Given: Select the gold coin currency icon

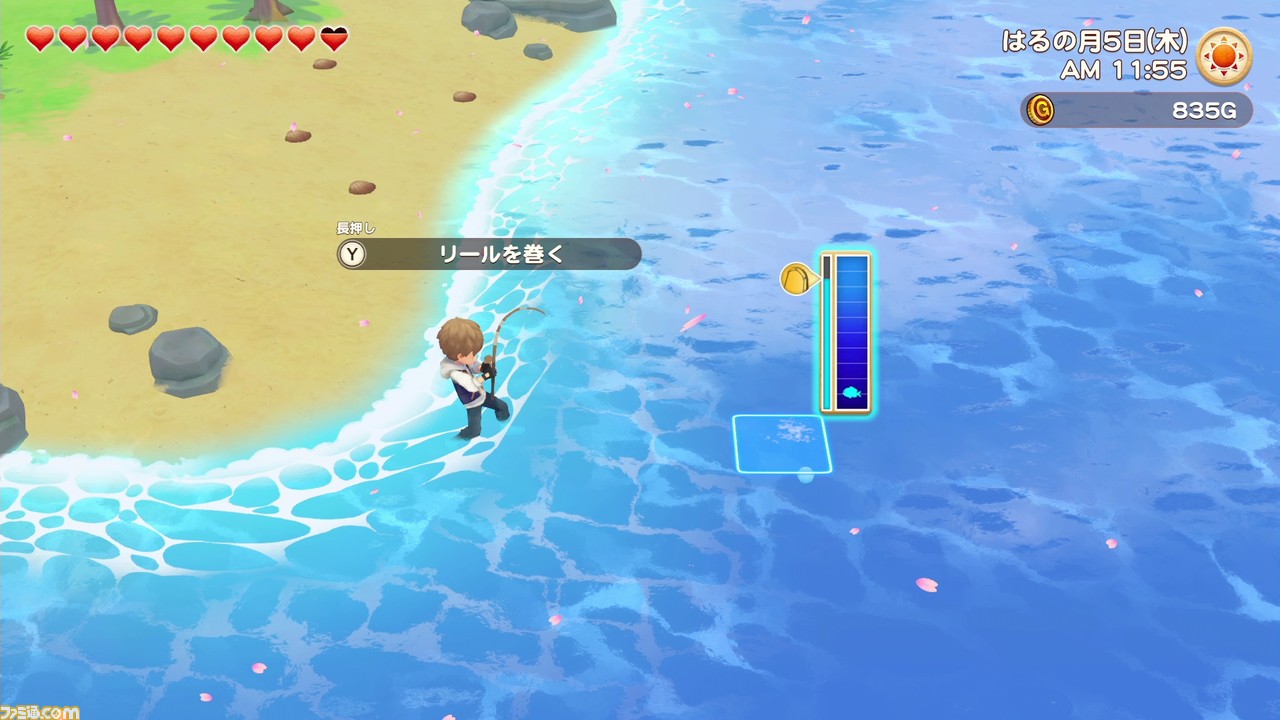Looking at the screenshot, I should tap(1041, 110).
